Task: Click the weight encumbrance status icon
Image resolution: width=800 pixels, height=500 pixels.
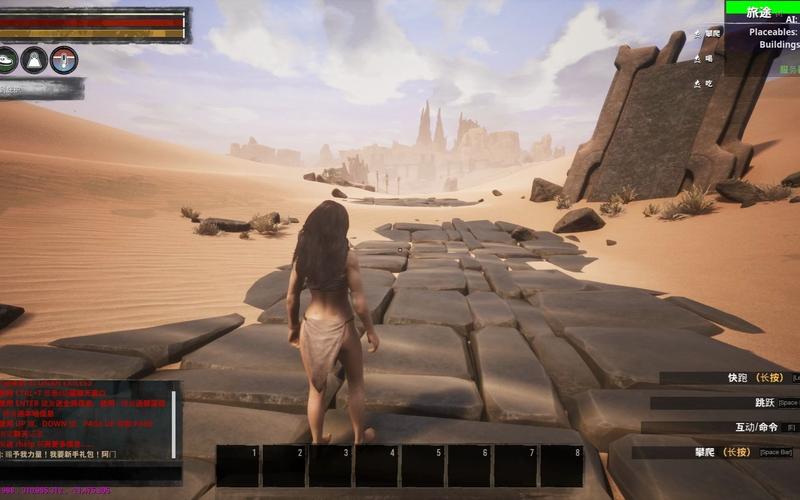Action: [x=35, y=60]
